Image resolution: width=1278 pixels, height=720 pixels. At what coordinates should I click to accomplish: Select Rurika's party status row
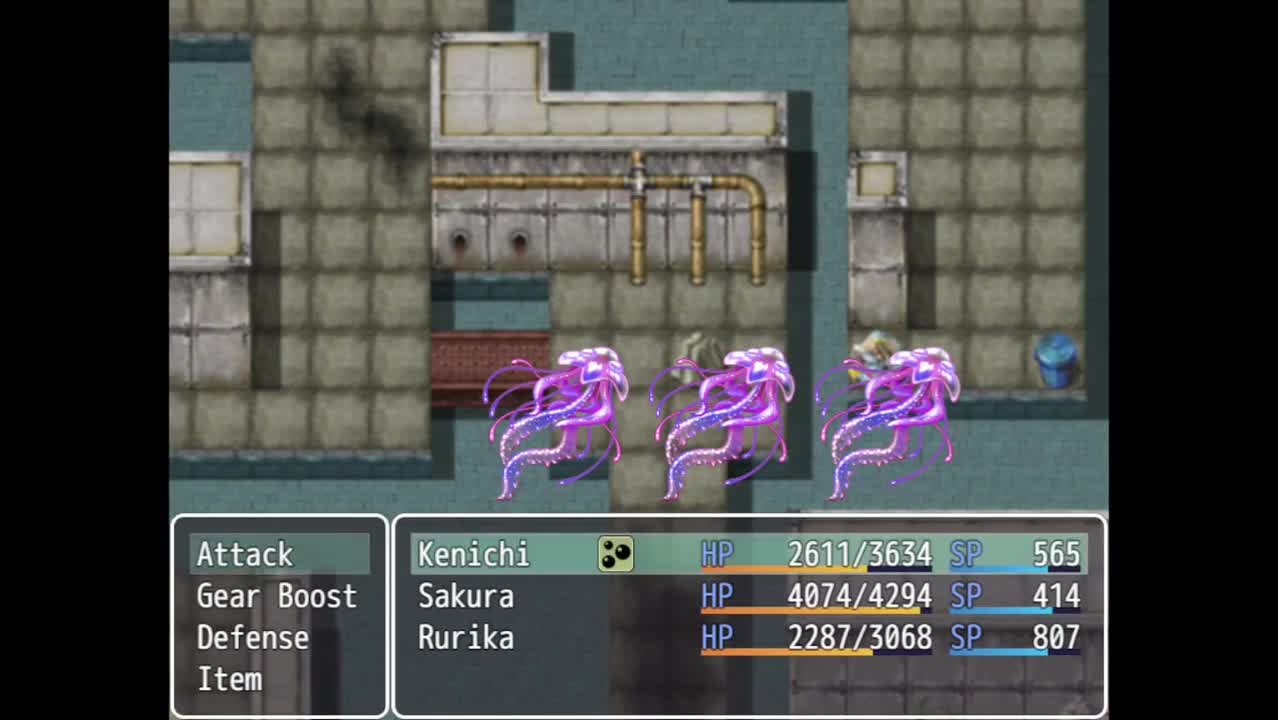pos(748,638)
